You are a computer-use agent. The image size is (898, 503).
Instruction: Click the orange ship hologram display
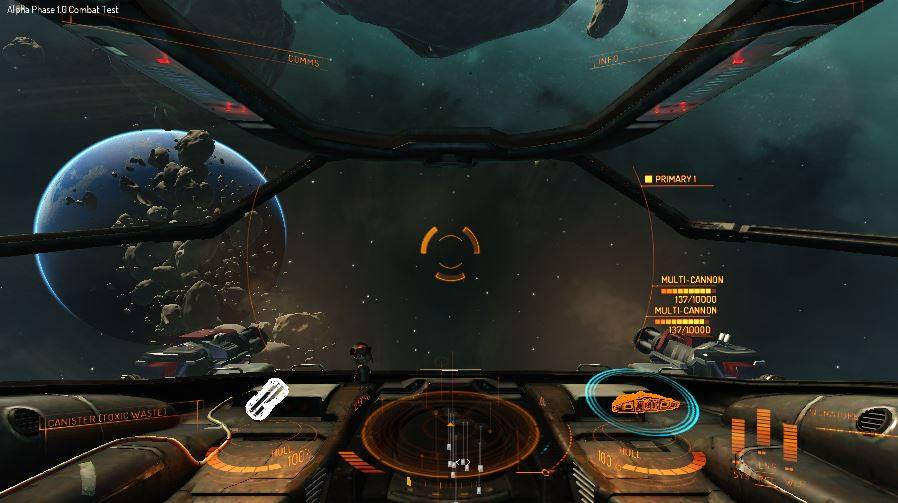click(x=645, y=403)
